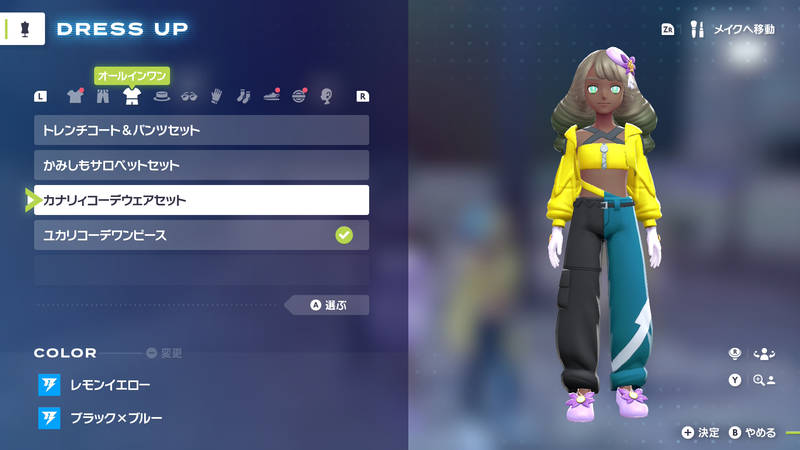
Task: Click the magnifier zoom icon
Action: pos(765,380)
